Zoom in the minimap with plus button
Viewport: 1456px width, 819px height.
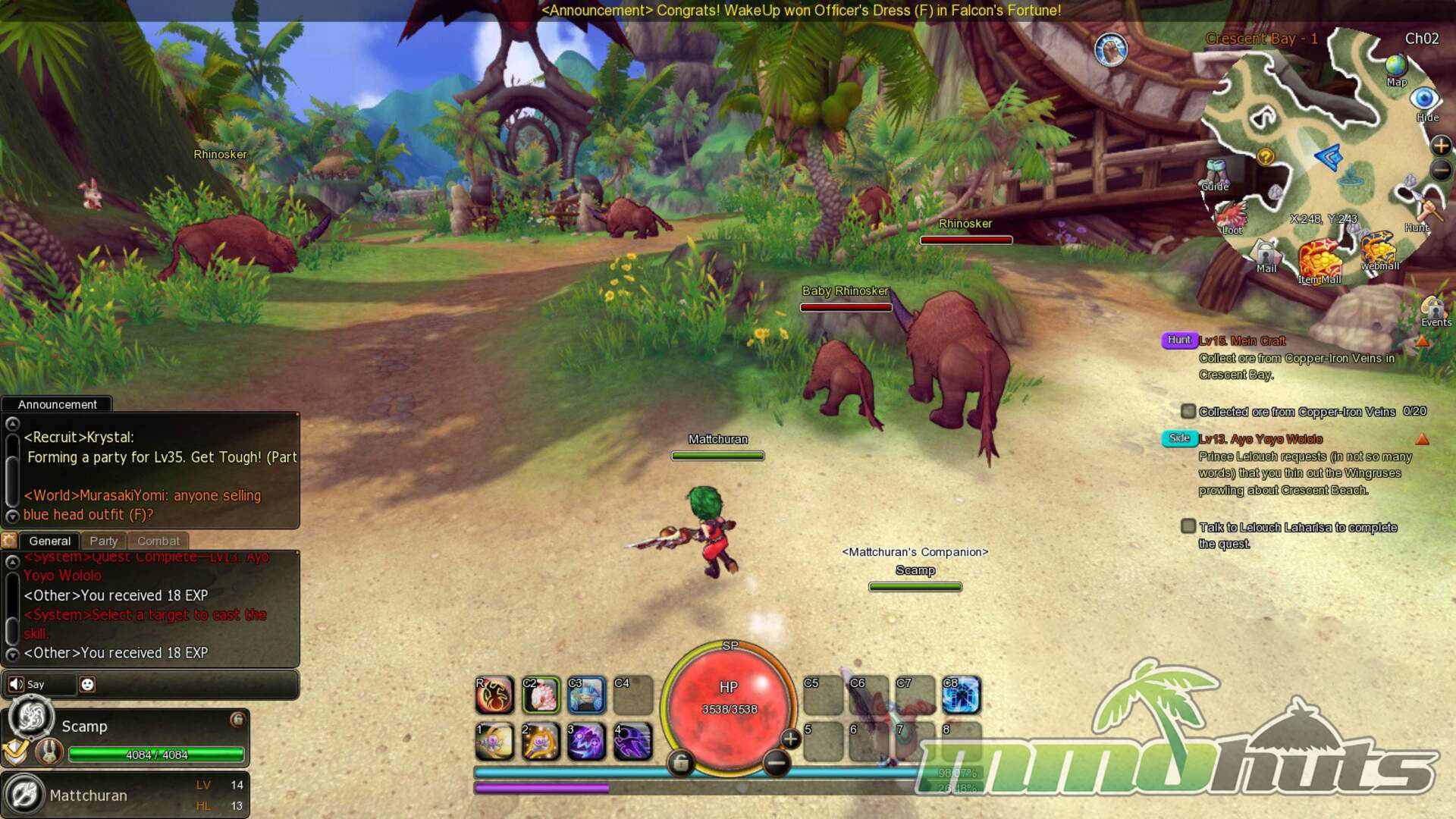point(1441,145)
